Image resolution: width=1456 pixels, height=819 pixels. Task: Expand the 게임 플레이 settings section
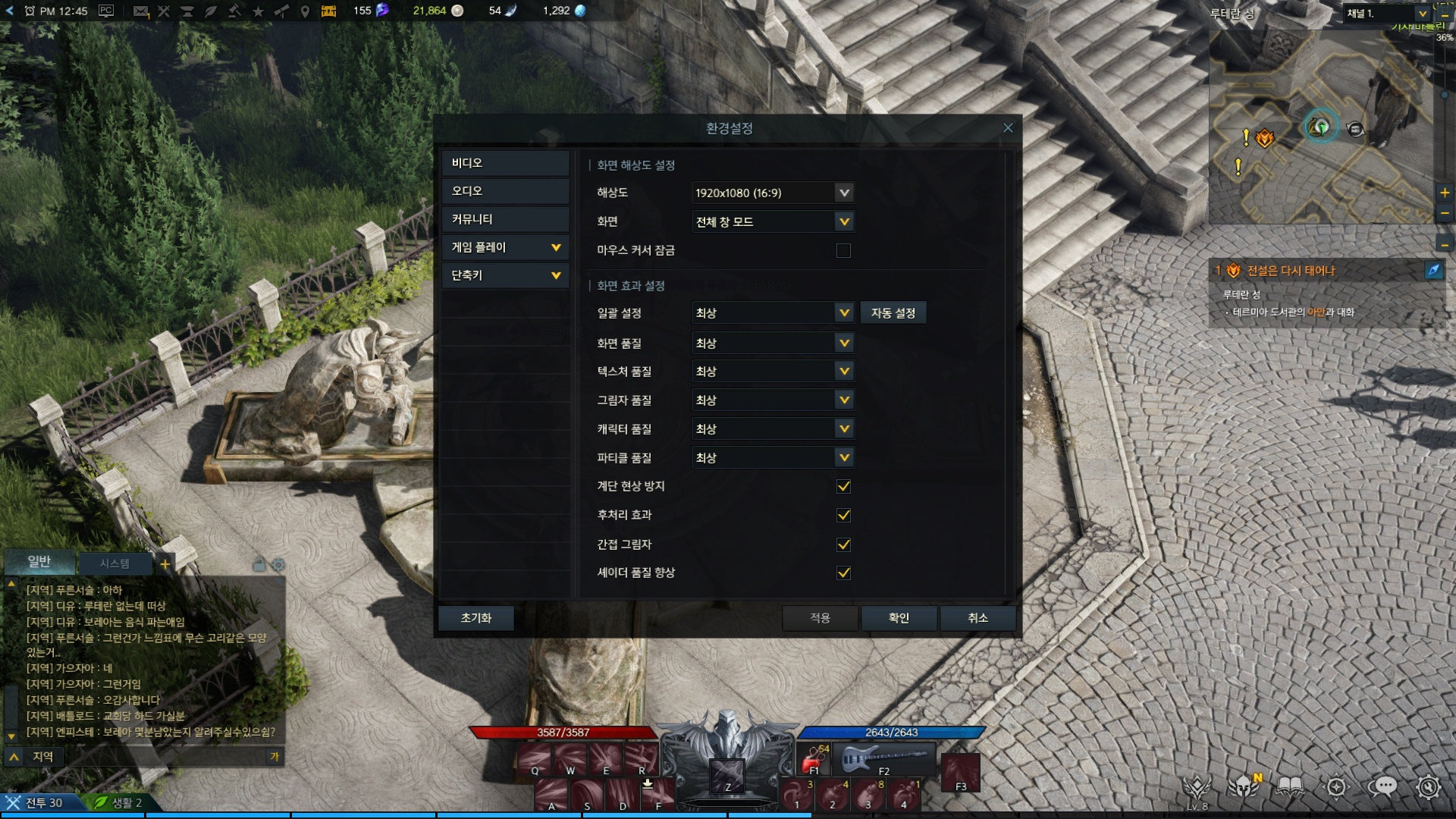point(505,247)
